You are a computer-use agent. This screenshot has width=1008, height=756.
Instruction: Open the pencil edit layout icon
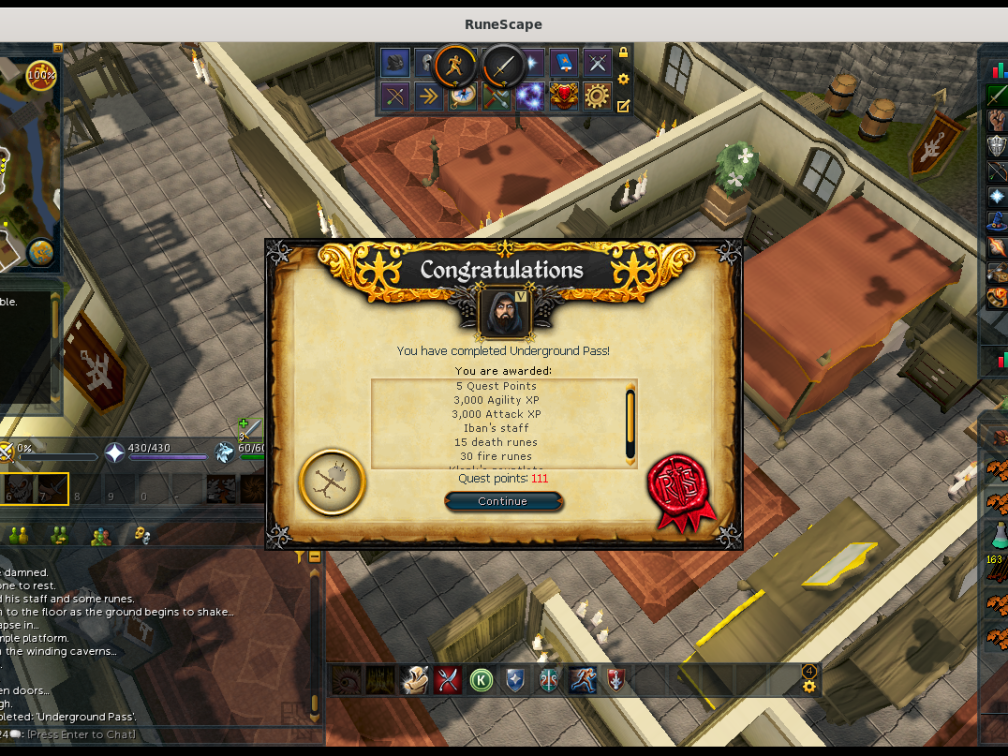pos(623,105)
